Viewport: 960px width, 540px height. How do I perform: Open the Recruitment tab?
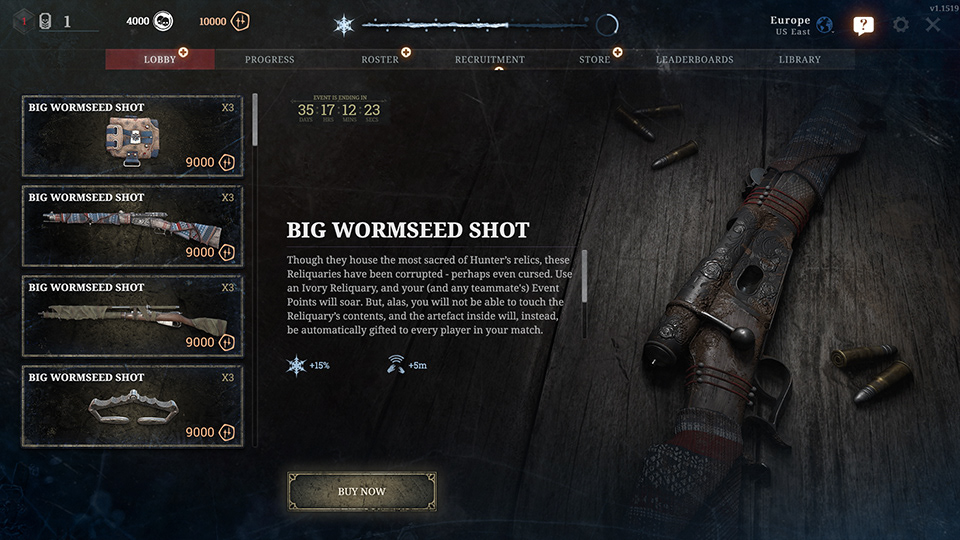pos(489,60)
